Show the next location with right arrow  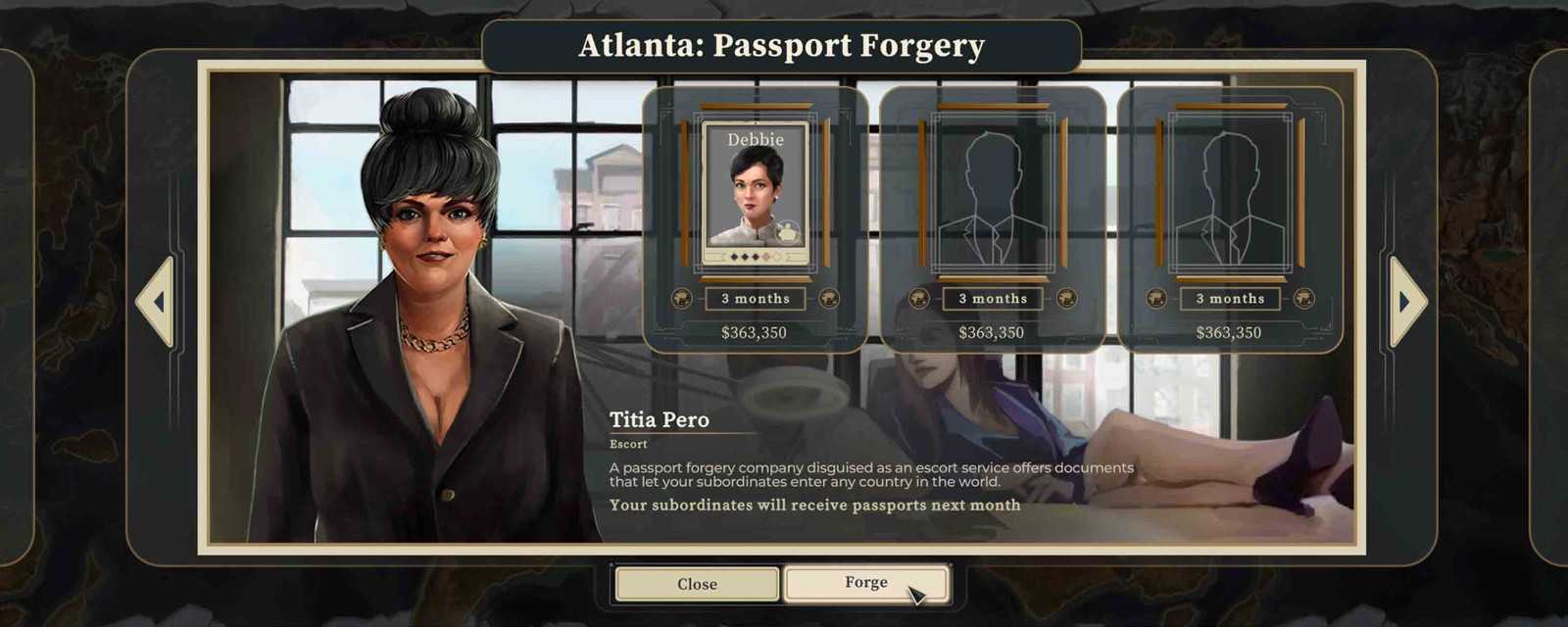(x=1406, y=302)
